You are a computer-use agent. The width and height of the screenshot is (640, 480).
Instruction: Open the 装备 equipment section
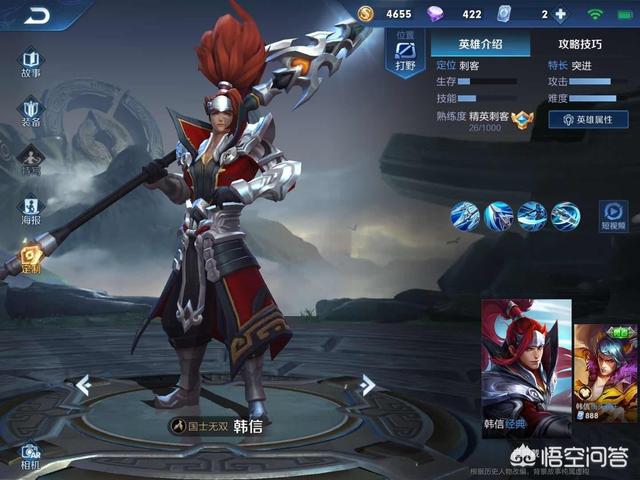pos(31,110)
